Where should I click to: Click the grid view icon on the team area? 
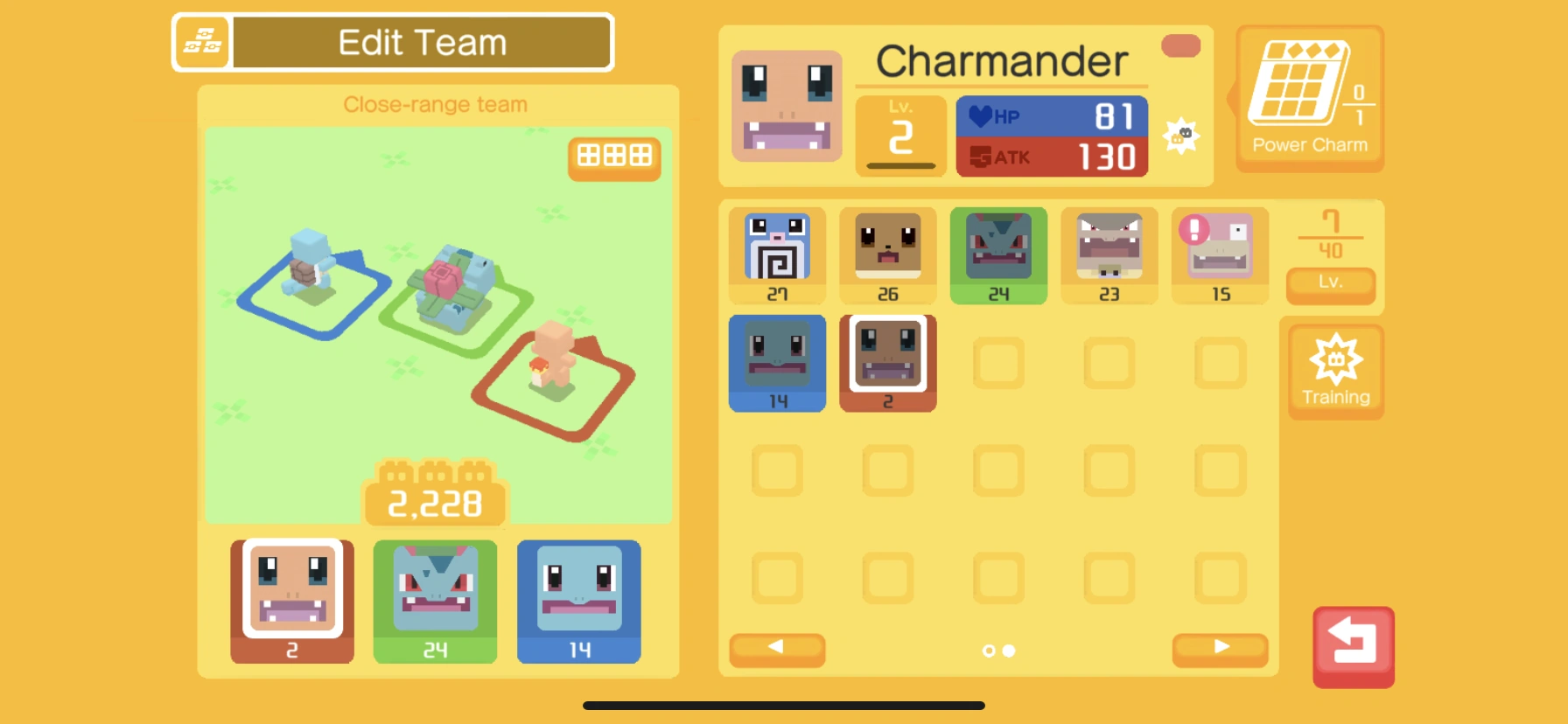[614, 158]
